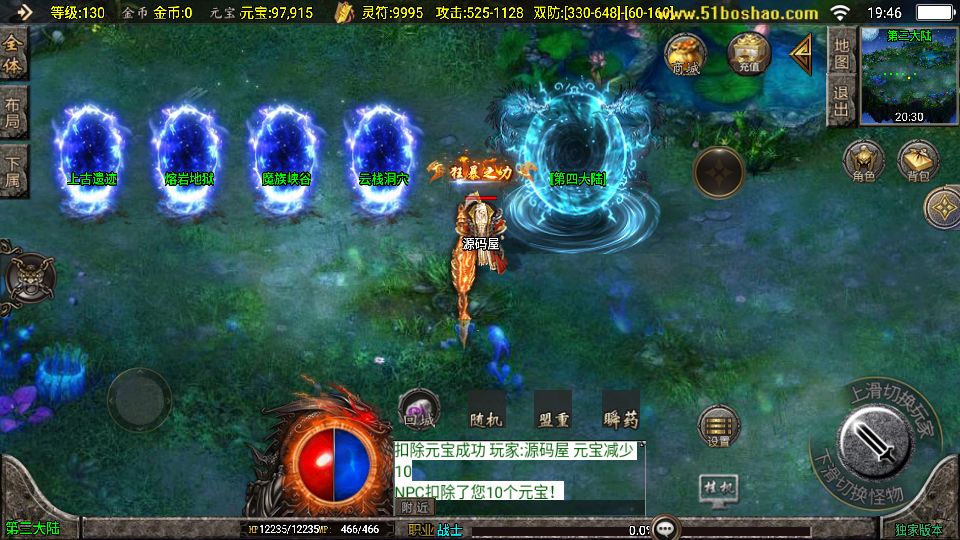
Task: Tap the sword attack button
Action: 875,439
